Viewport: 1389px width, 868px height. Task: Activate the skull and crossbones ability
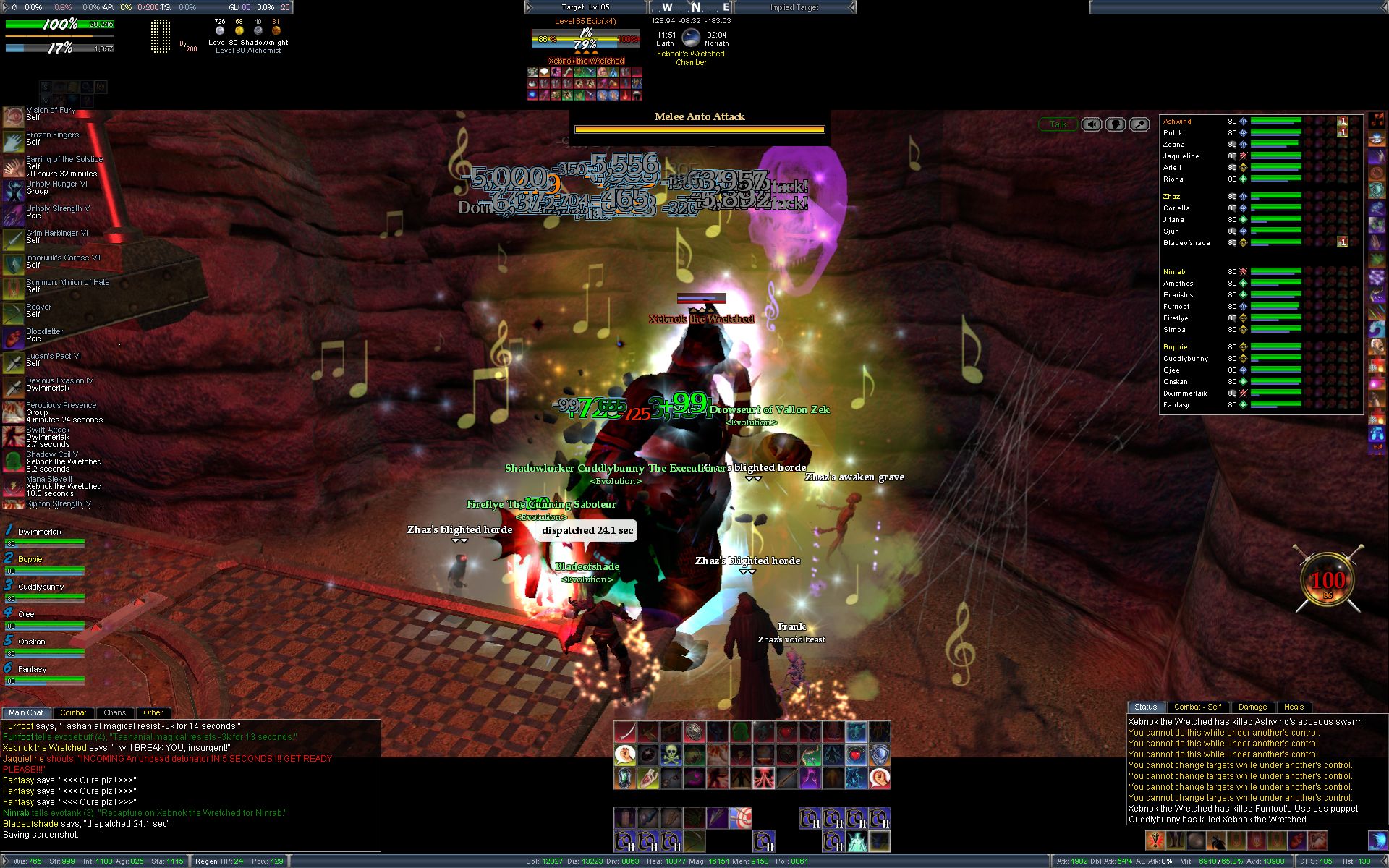[671, 755]
